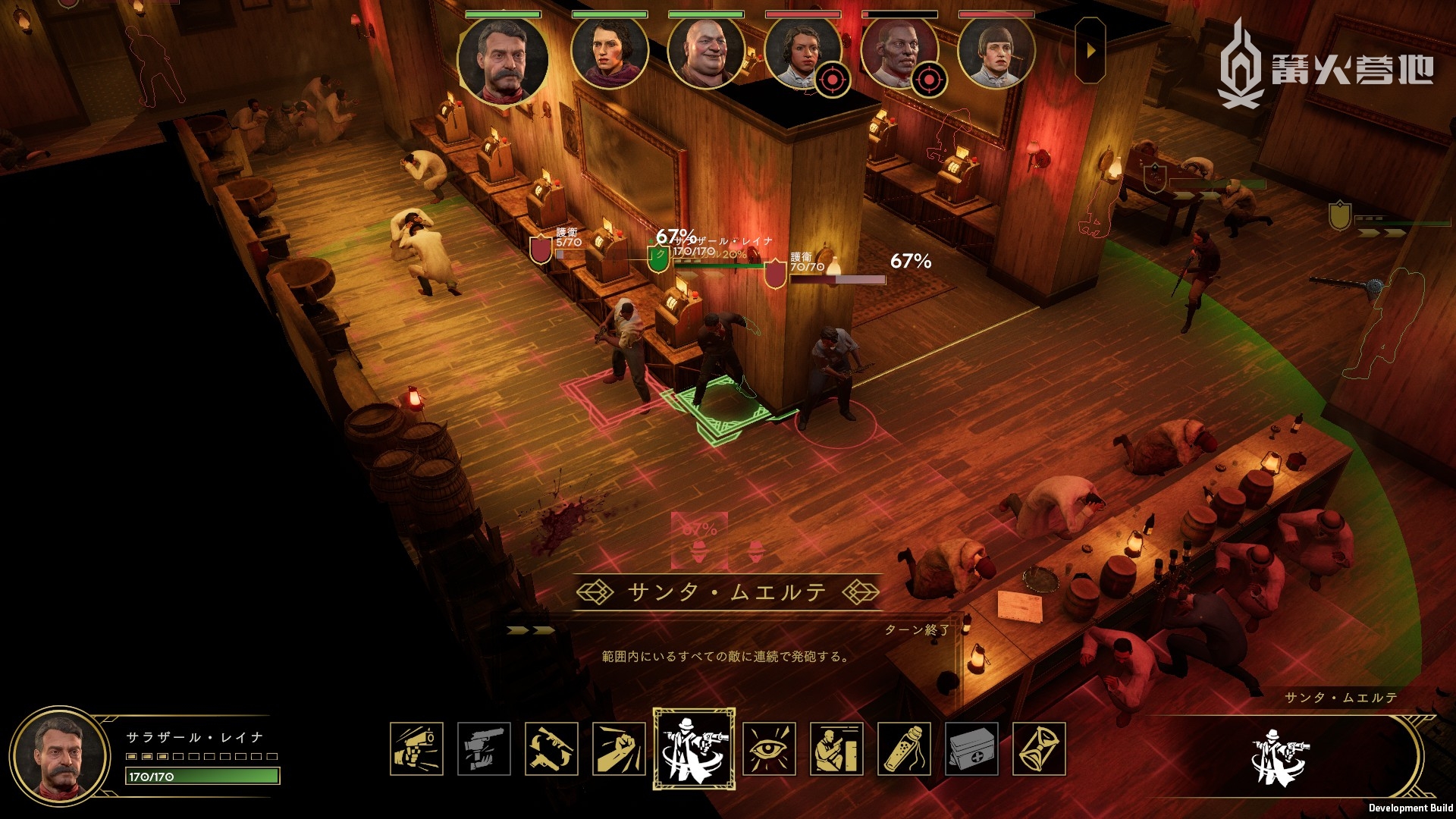Screen dimensions: 1456x819
Task: Select the first aid kit item
Action: [x=971, y=748]
